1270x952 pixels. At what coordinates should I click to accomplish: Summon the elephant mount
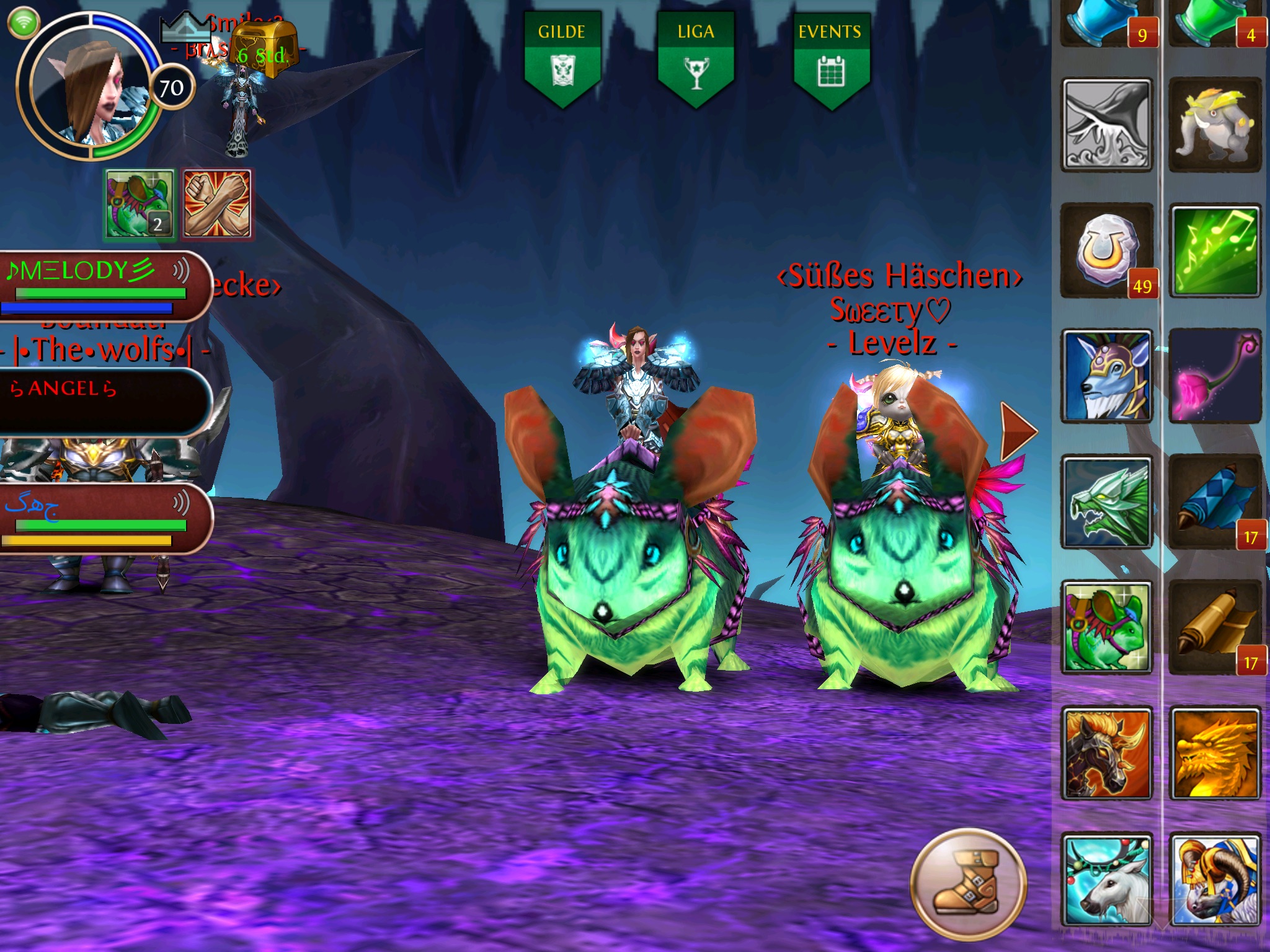coord(1215,125)
